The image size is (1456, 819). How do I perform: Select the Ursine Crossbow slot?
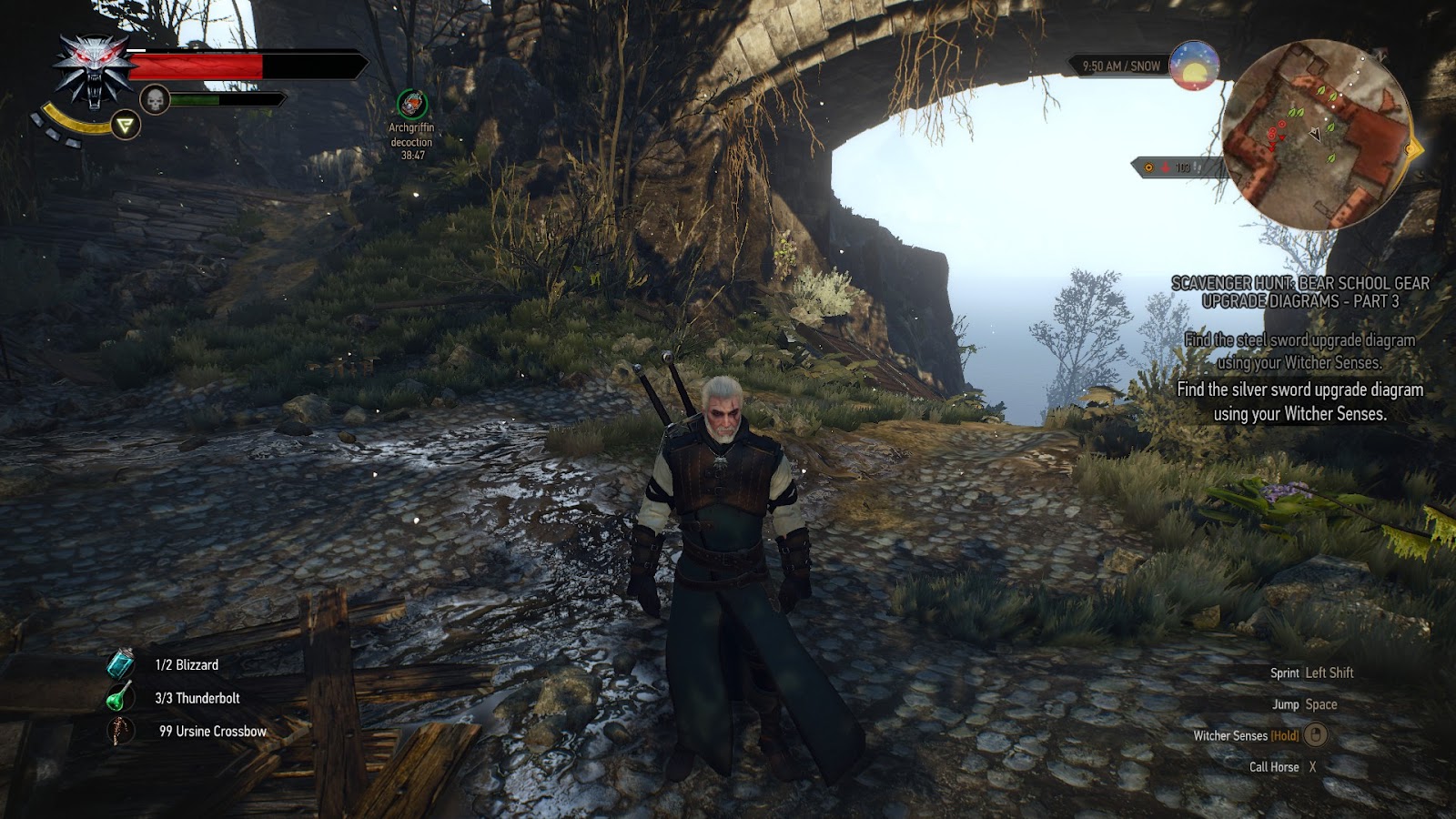[x=121, y=731]
